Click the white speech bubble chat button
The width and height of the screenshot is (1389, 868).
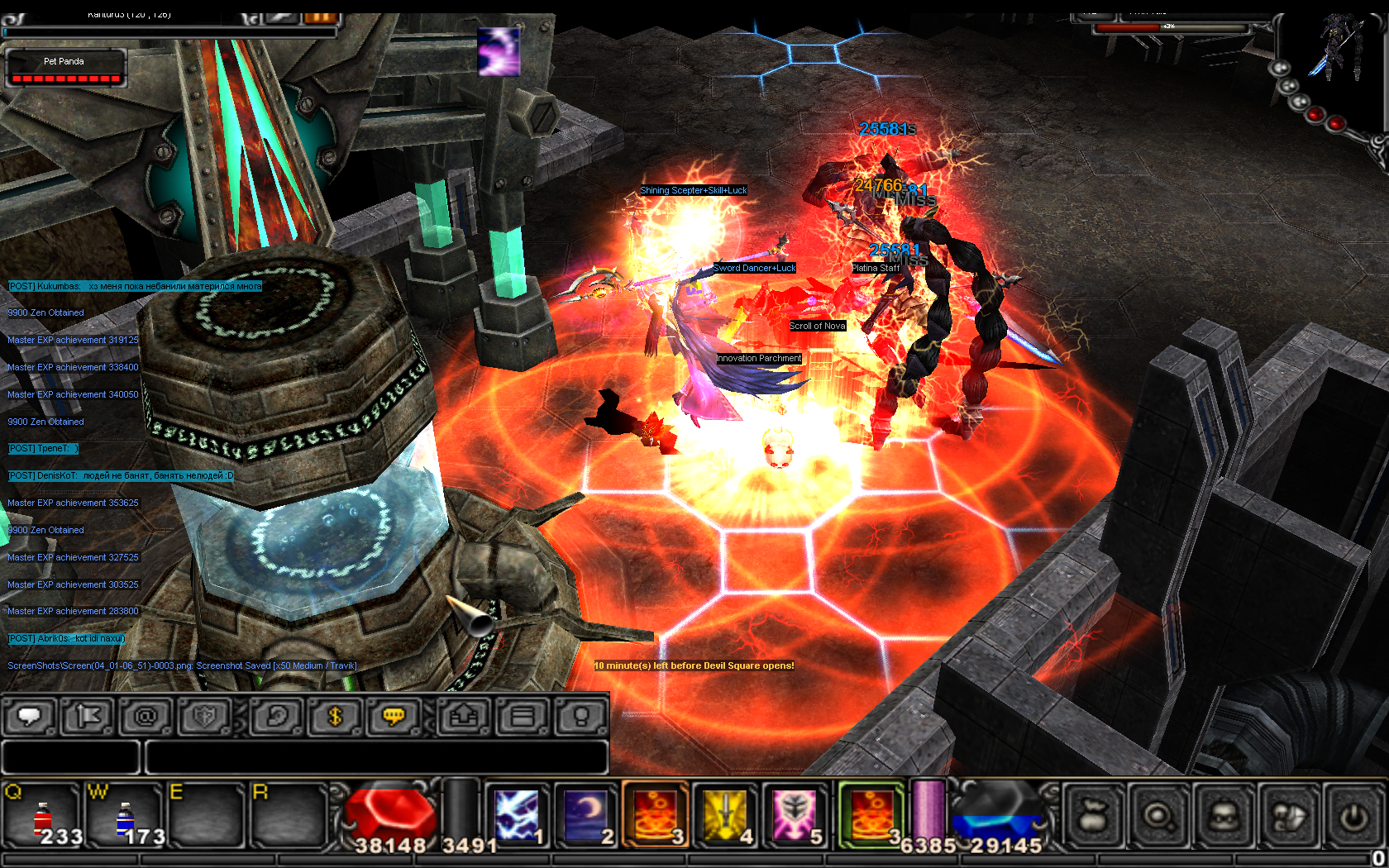(30, 716)
